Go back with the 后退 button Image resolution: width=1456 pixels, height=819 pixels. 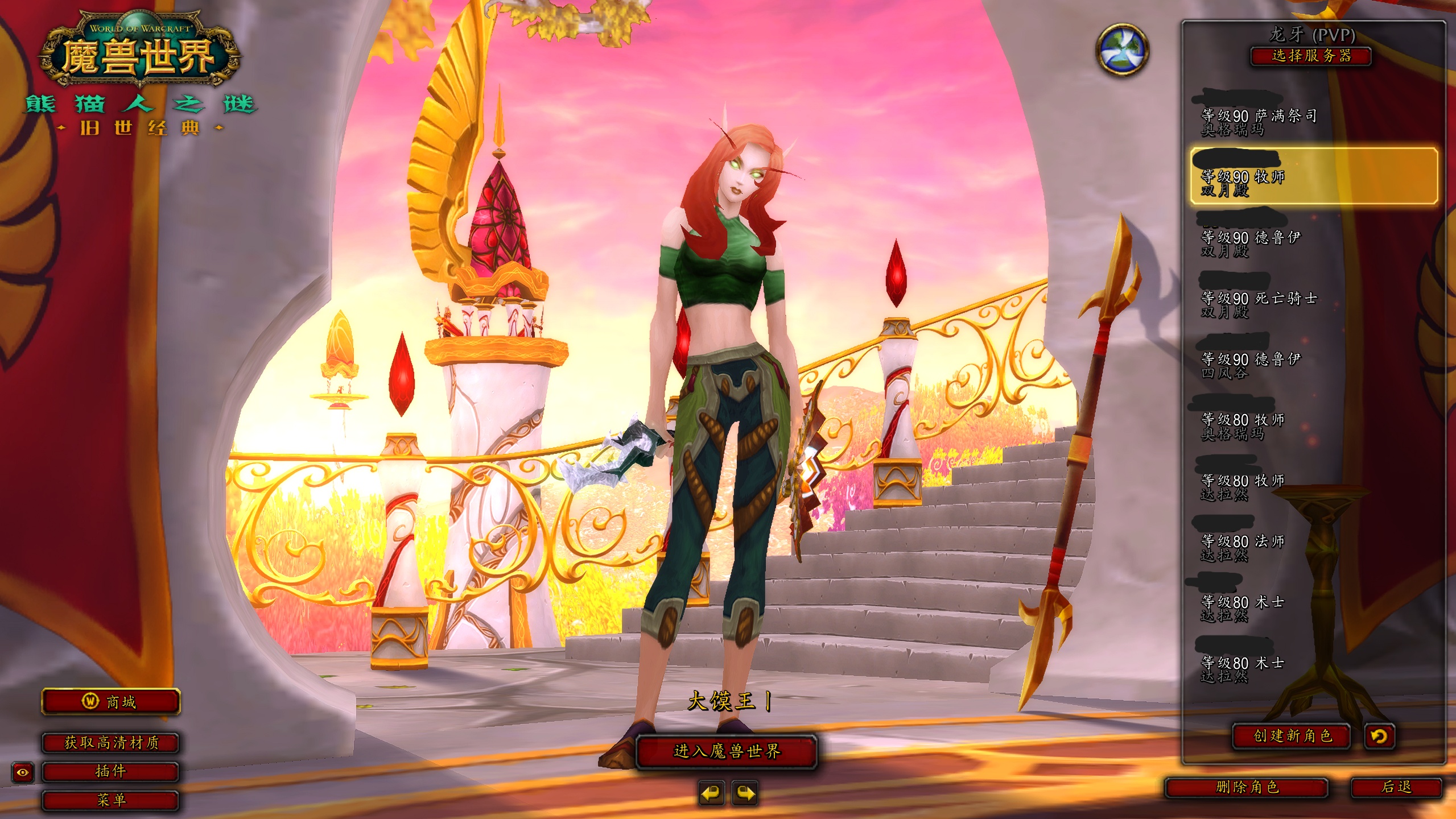point(1396,787)
